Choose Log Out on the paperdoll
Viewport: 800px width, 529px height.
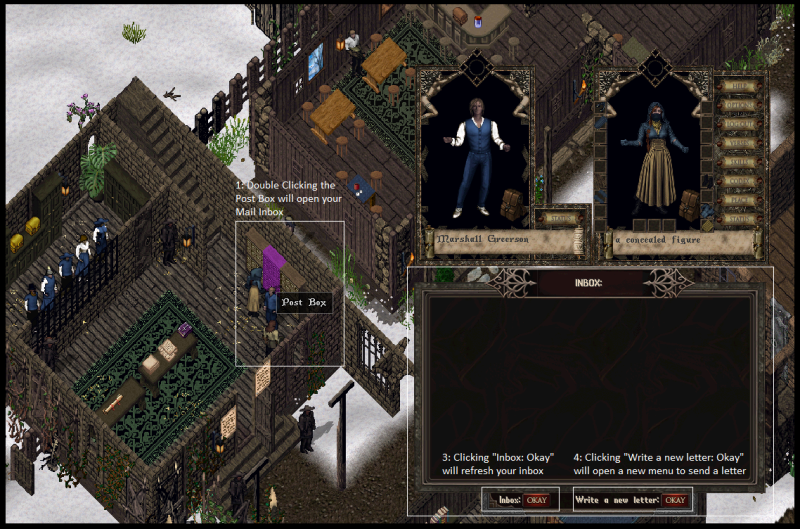(739, 124)
